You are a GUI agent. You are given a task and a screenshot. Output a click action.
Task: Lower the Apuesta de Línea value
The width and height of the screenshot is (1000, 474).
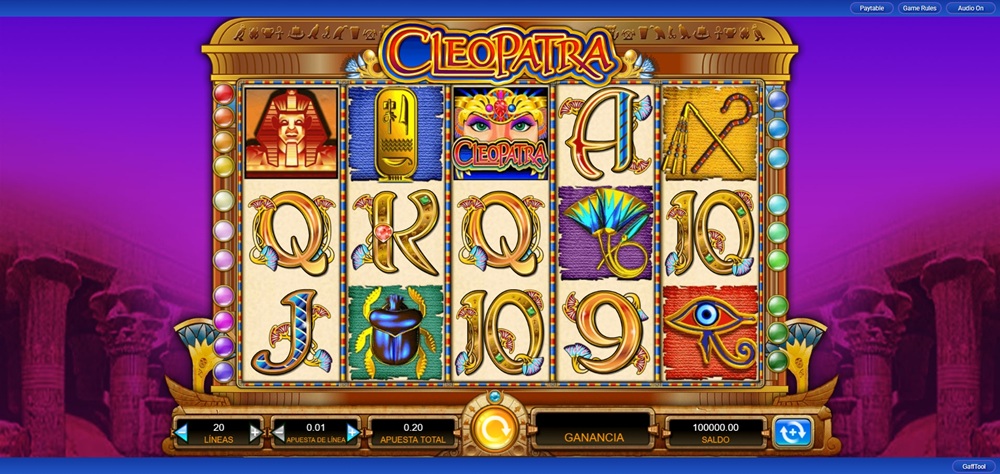click(x=279, y=432)
